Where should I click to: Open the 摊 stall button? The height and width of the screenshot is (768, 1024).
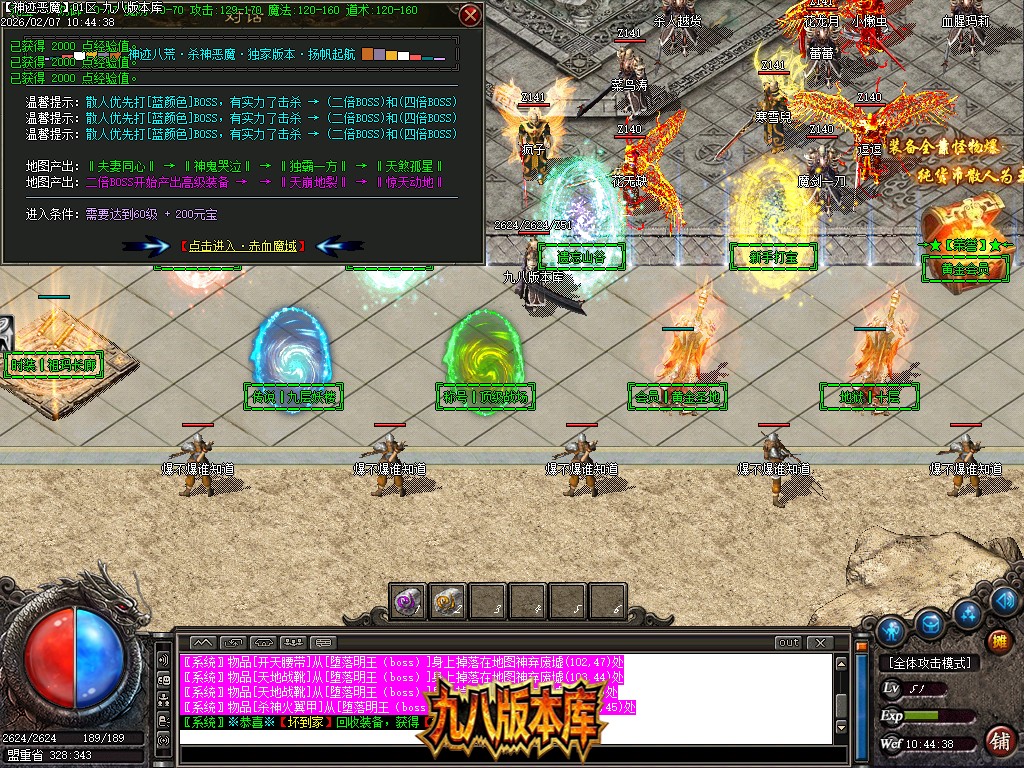997,641
